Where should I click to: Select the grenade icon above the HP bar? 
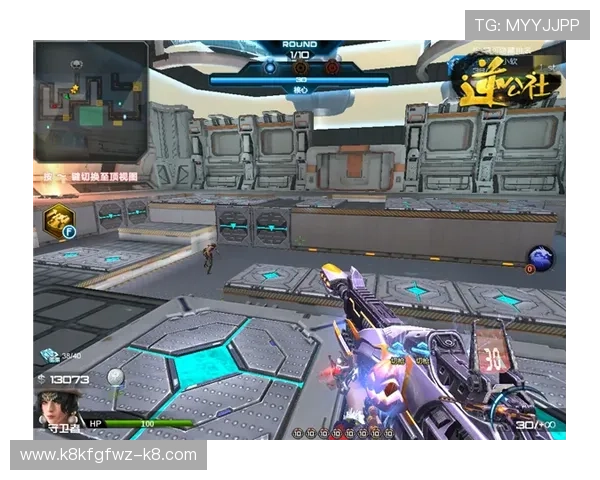(x=118, y=377)
